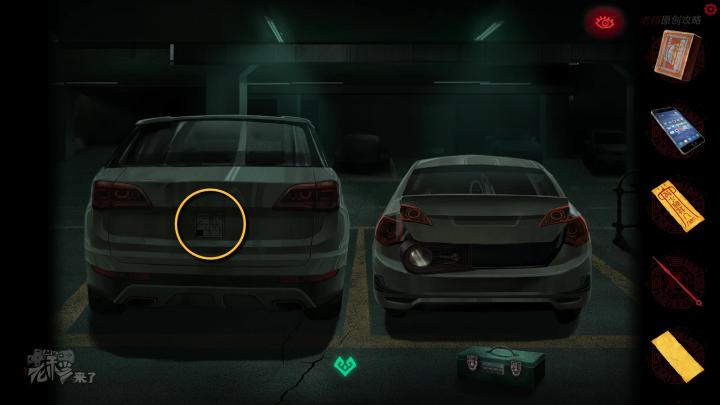
Task: Select the framed picture inventory item
Action: coord(679,53)
